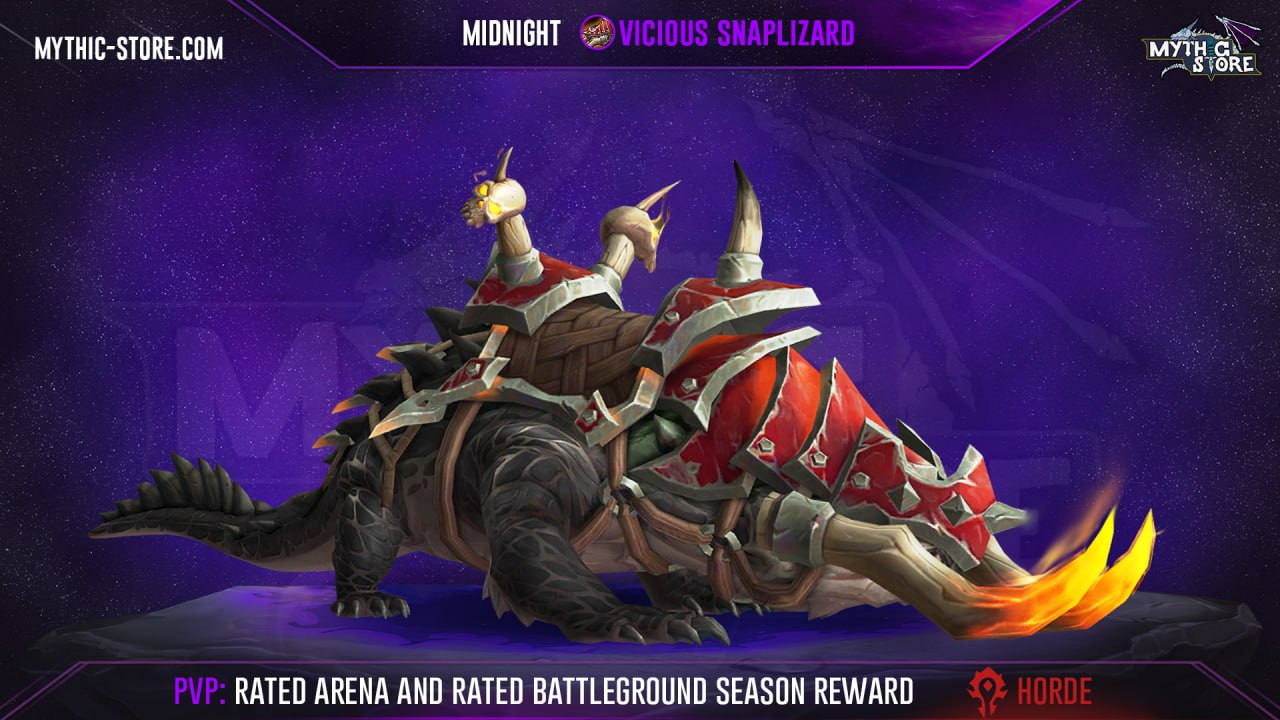Open the MYTHIC-STORE.COM website link
Image resolution: width=1280 pixels, height=720 pixels.
click(129, 47)
